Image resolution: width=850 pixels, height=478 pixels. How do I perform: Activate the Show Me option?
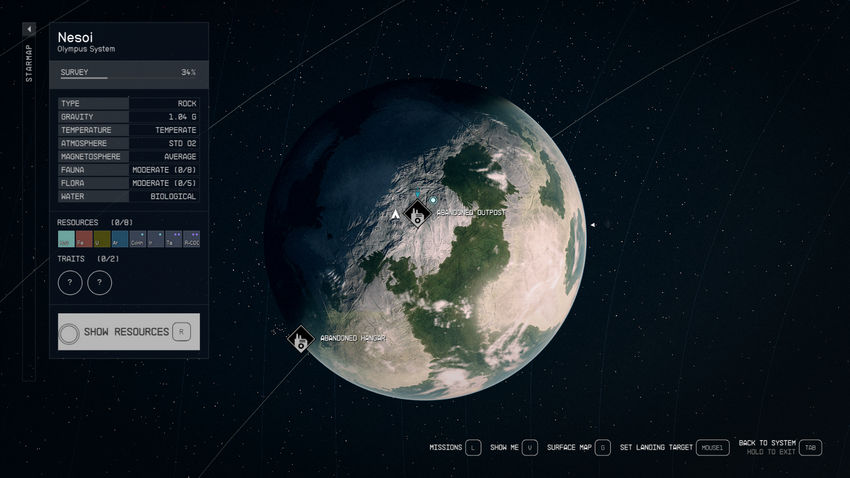(x=530, y=448)
